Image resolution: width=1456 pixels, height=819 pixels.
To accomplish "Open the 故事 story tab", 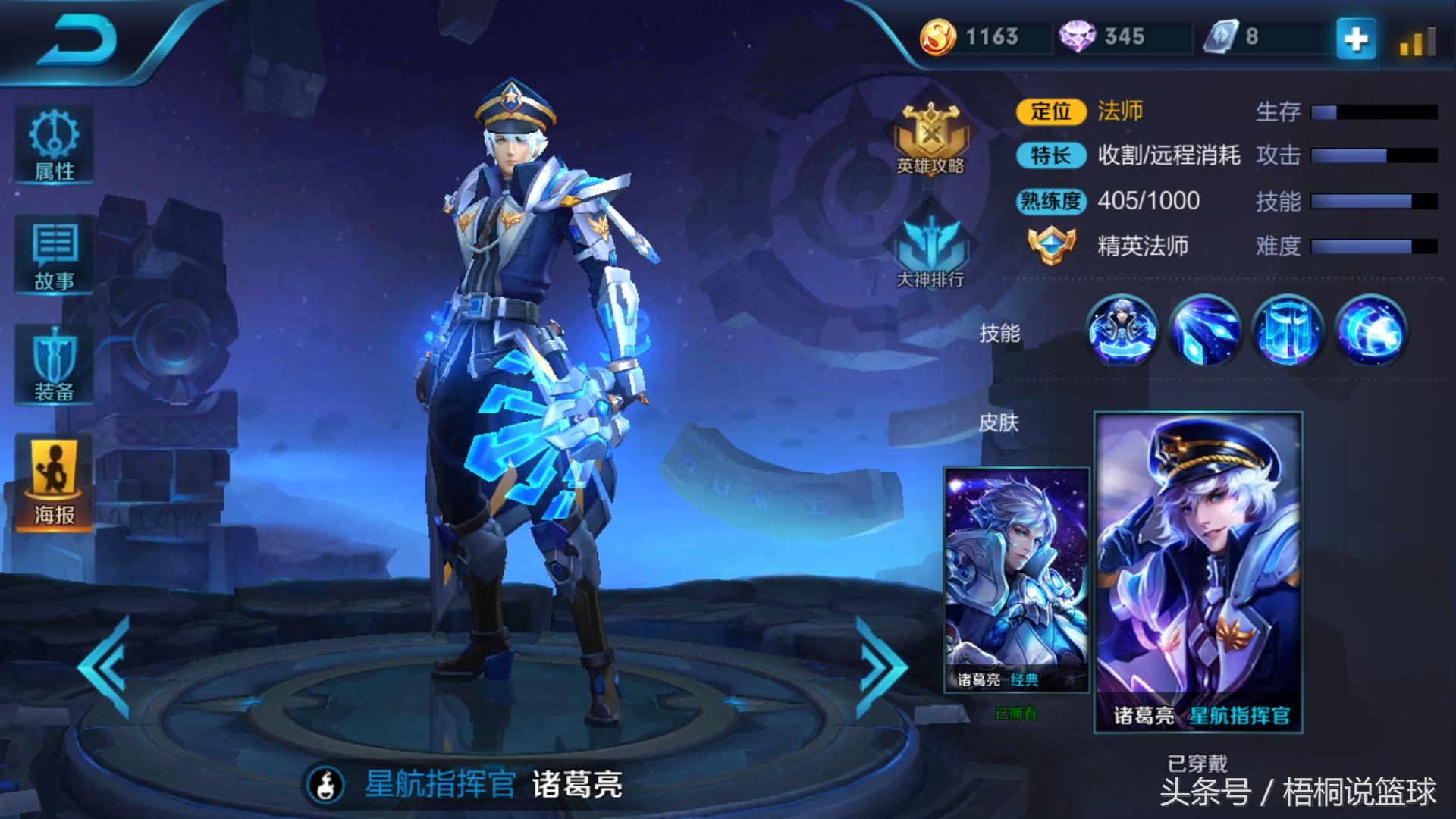I will click(54, 256).
